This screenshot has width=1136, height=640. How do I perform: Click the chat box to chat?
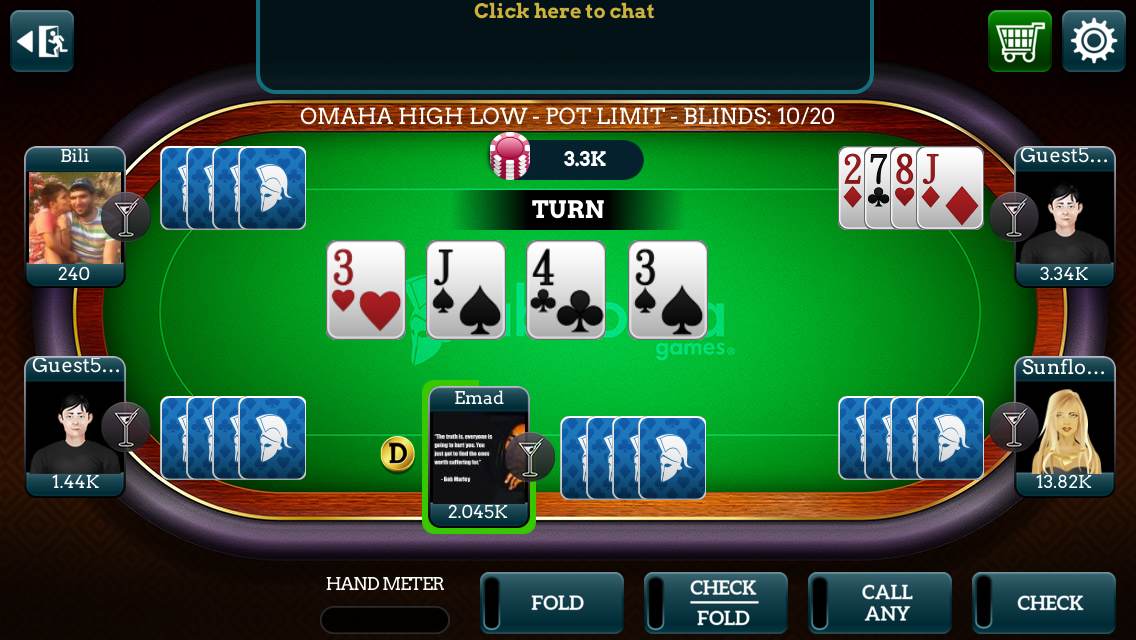click(x=564, y=40)
